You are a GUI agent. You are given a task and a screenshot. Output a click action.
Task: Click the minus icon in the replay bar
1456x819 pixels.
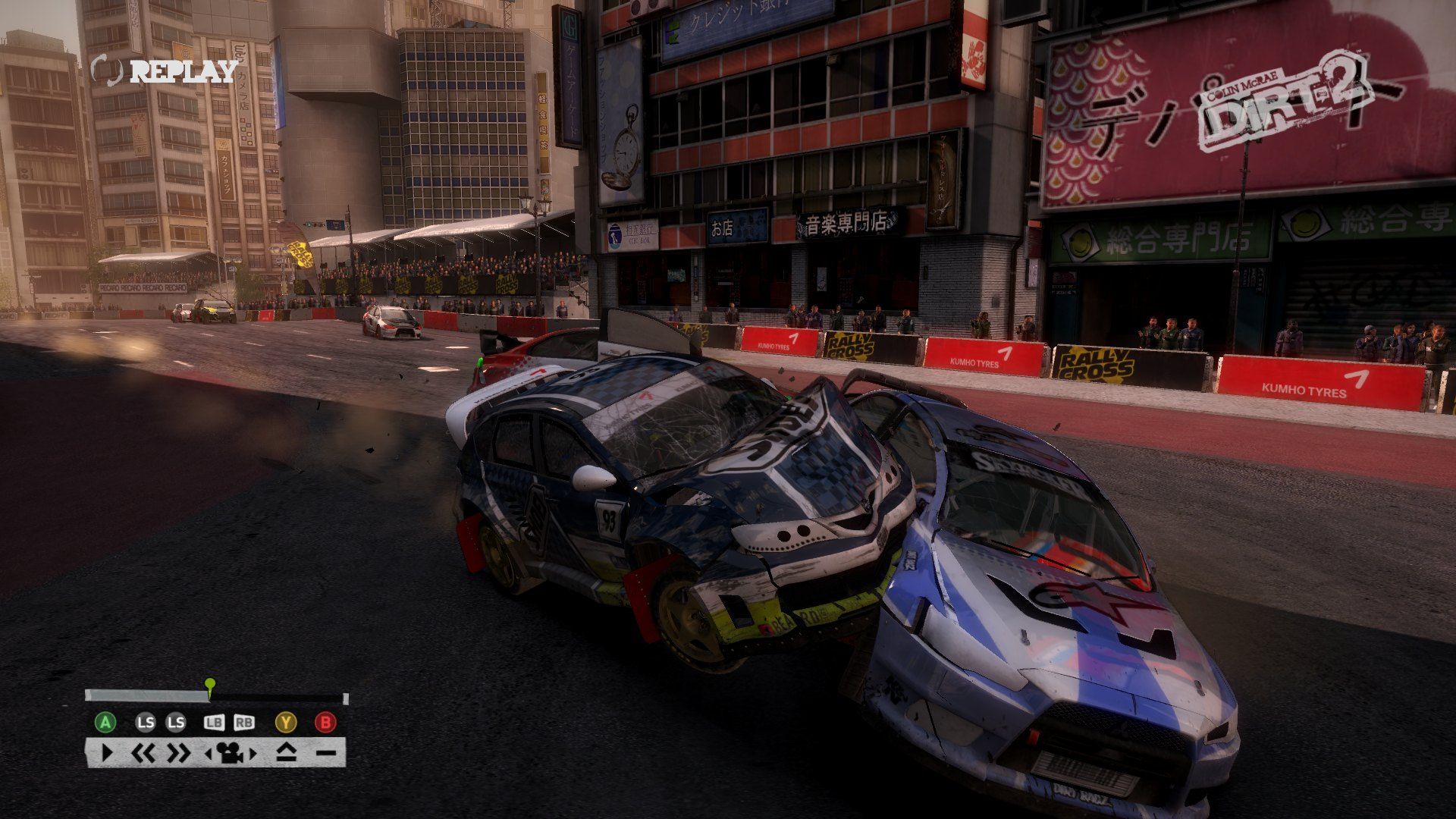[326, 754]
